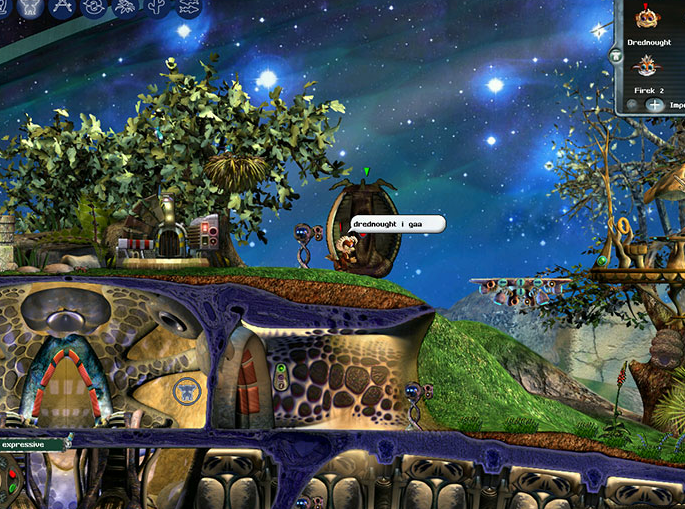This screenshot has width=685, height=509.
Task: Click the green button on bottom-left panel
Action: (x=12, y=488)
